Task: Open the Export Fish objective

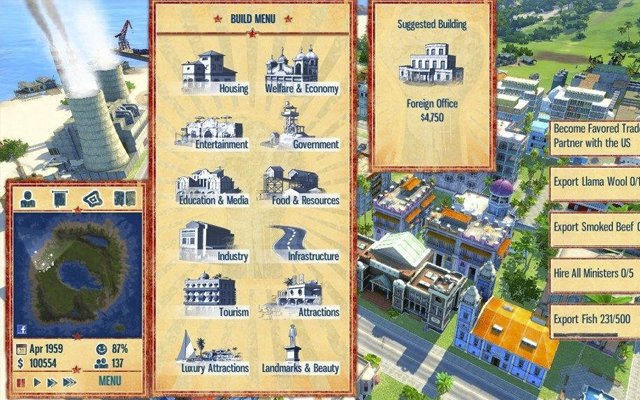Action: [x=595, y=319]
